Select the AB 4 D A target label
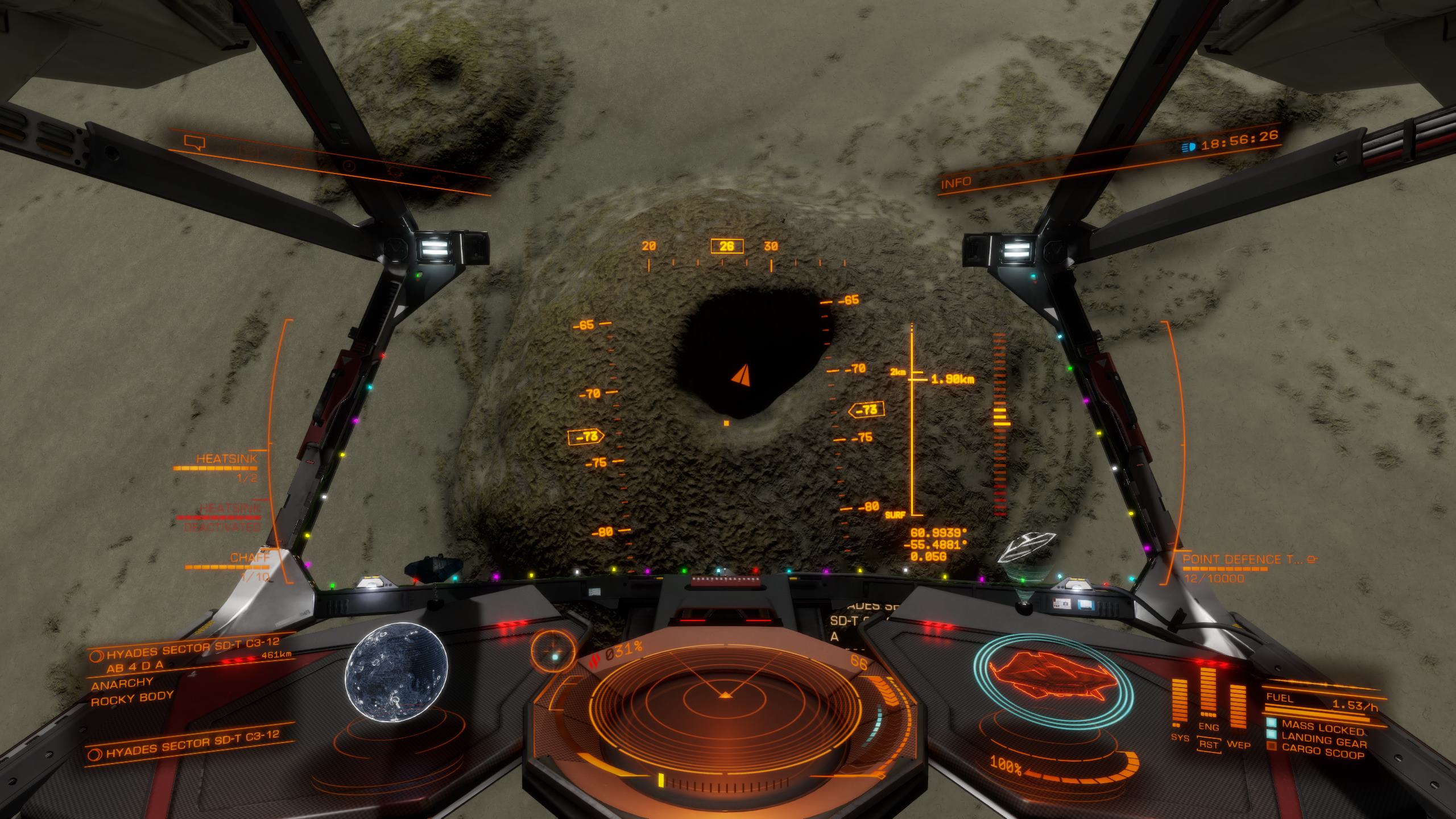The image size is (1456, 819). point(135,666)
